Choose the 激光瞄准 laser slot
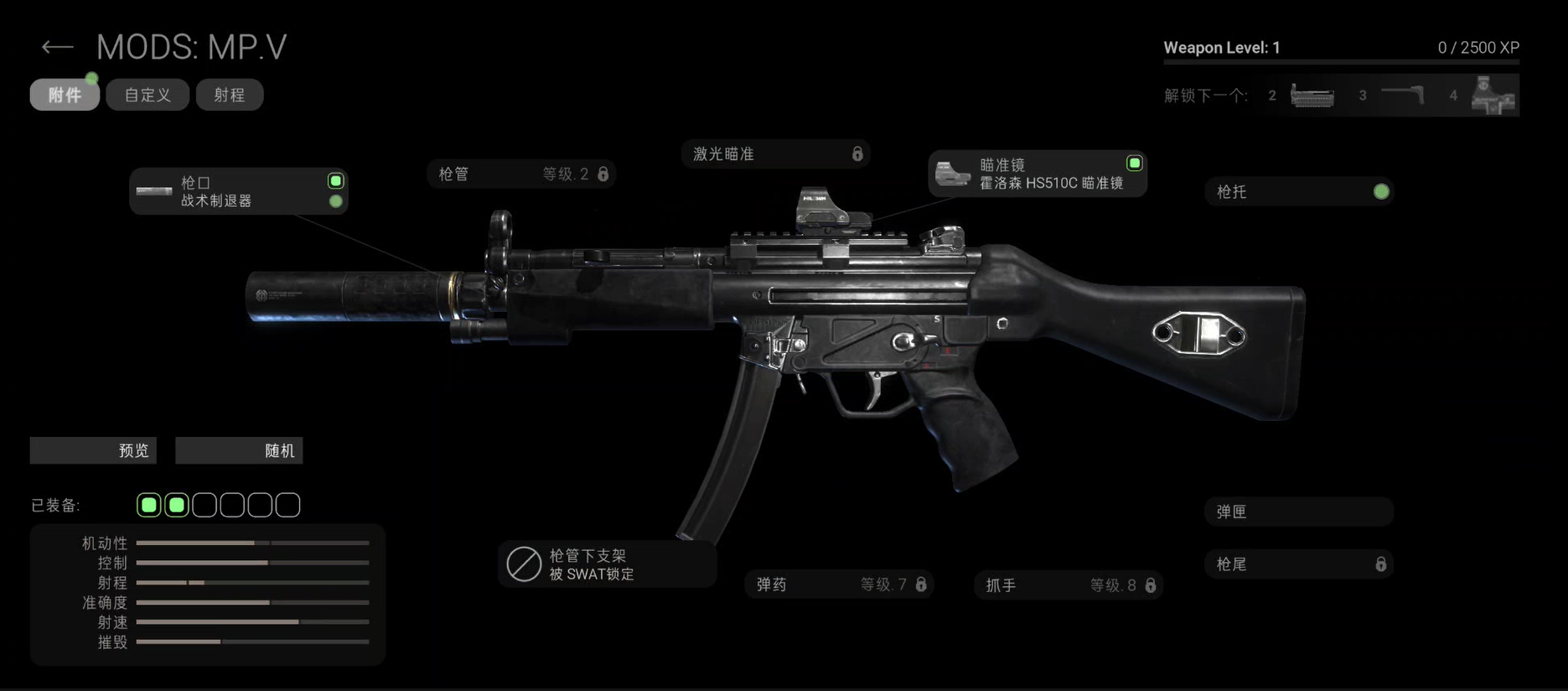Screen dimensions: 1568x691 pos(775,154)
